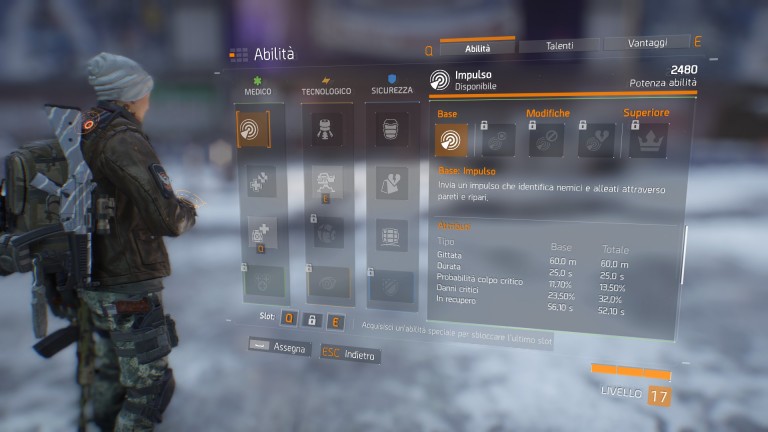Pick the first aid ability icon
Image resolution: width=768 pixels, height=432 pixels.
tap(252, 181)
